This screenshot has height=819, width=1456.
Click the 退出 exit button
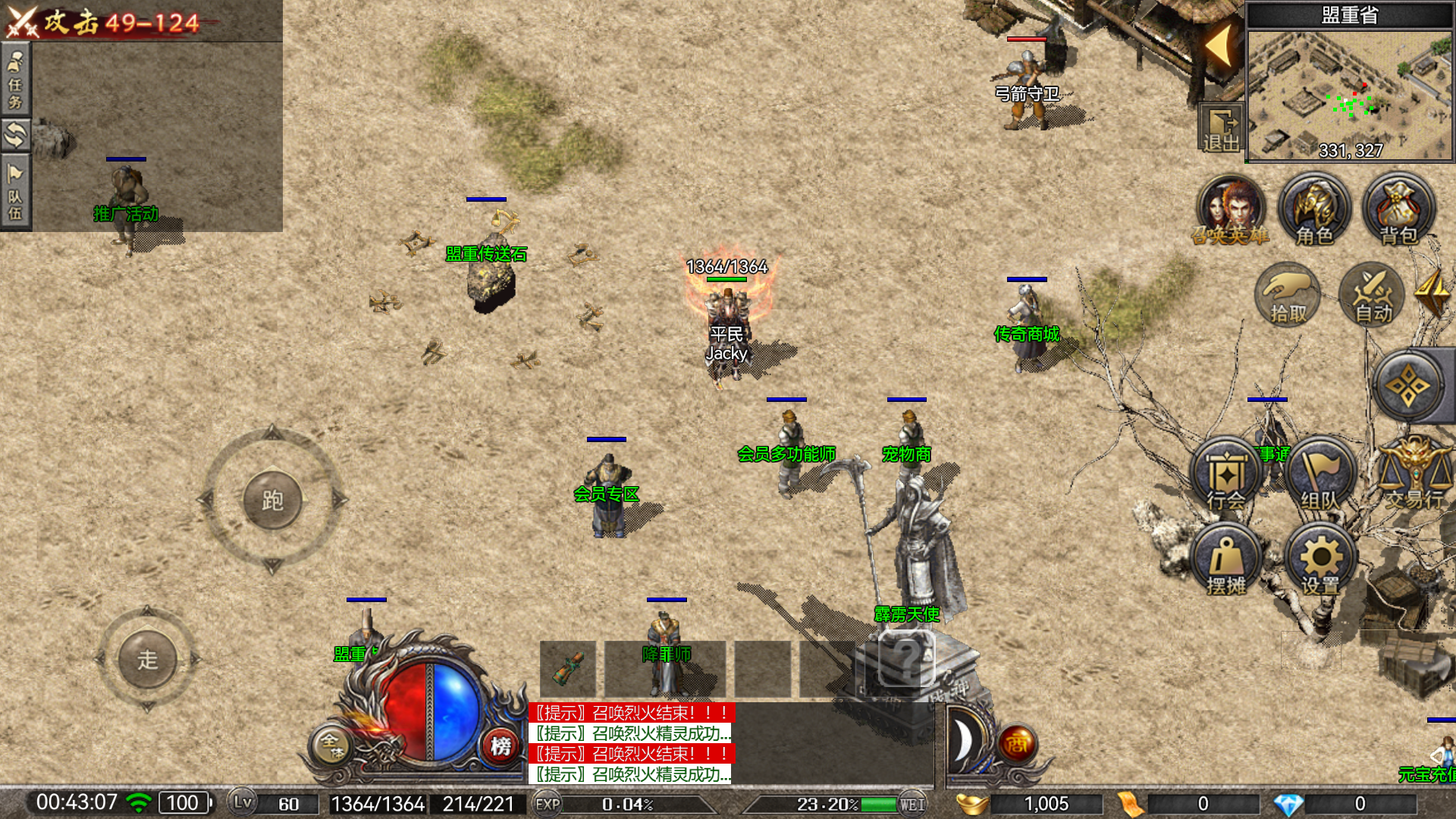[x=1220, y=129]
